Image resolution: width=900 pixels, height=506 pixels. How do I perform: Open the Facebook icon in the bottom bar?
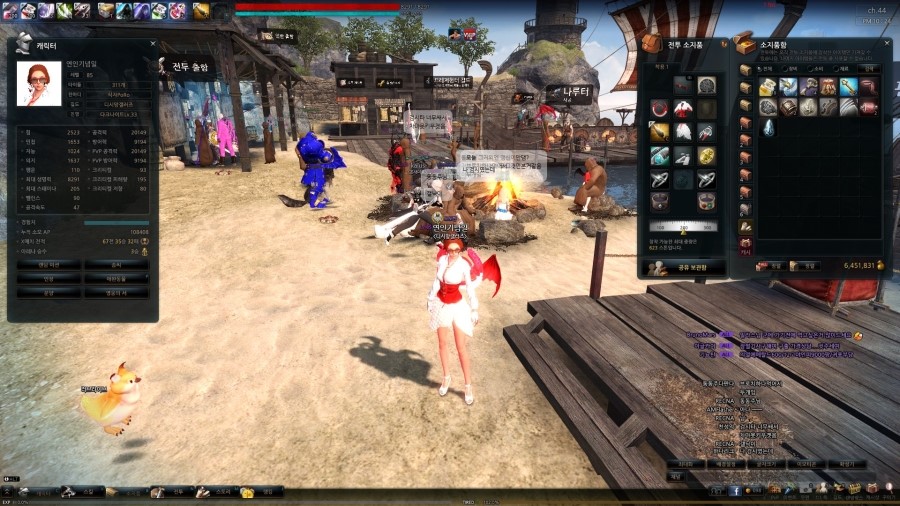735,491
